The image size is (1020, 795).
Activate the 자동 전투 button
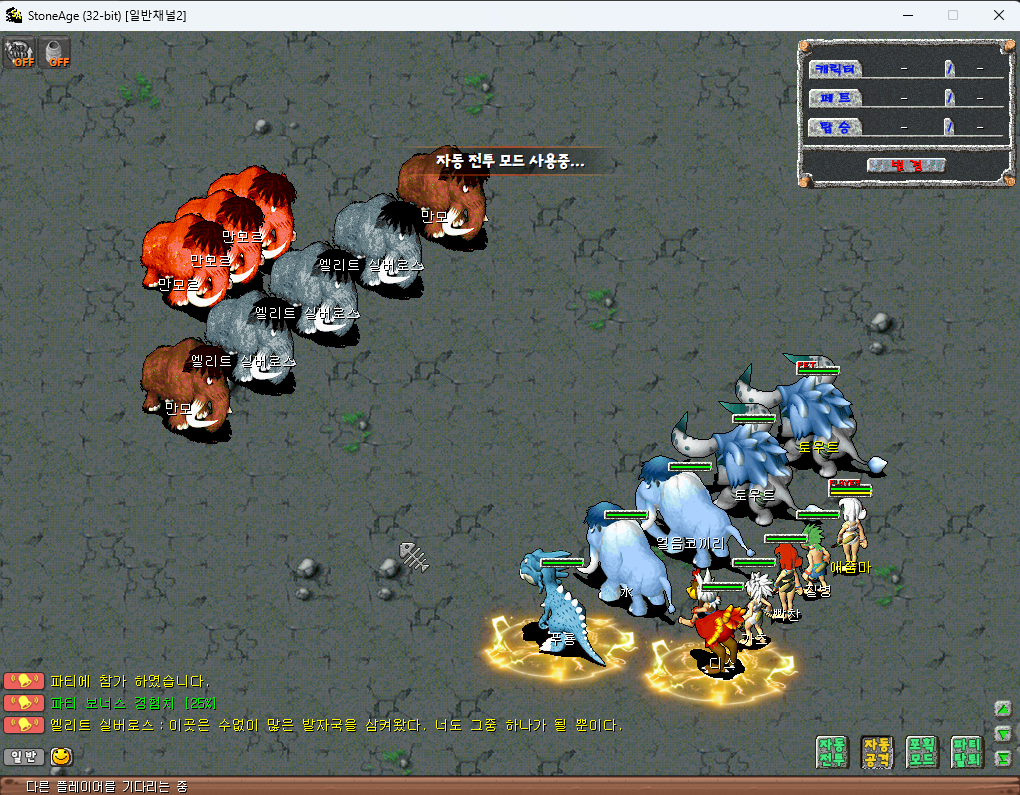click(x=832, y=752)
